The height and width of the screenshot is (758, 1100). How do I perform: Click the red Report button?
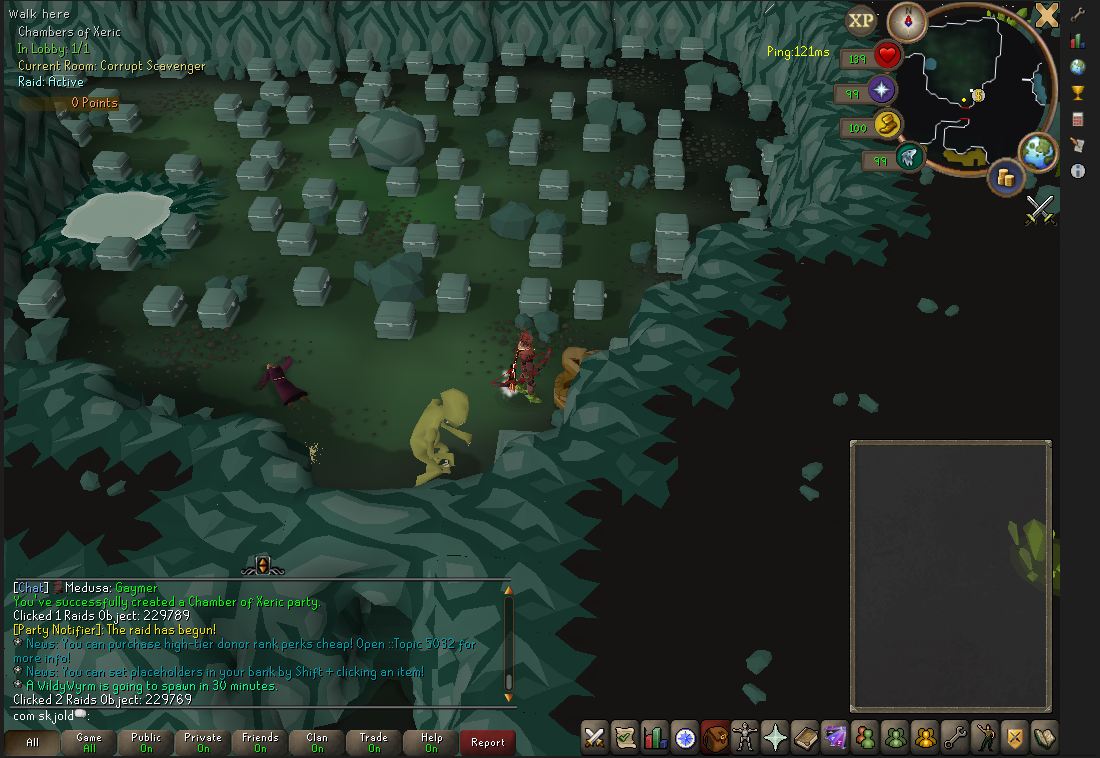488,742
